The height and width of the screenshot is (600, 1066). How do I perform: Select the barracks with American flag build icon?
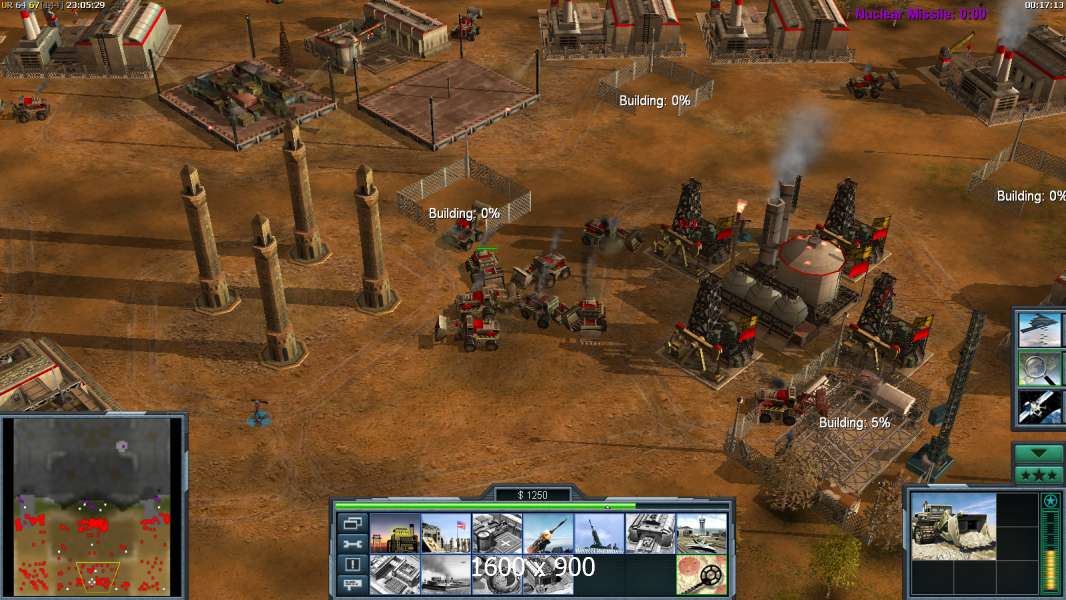coord(445,533)
